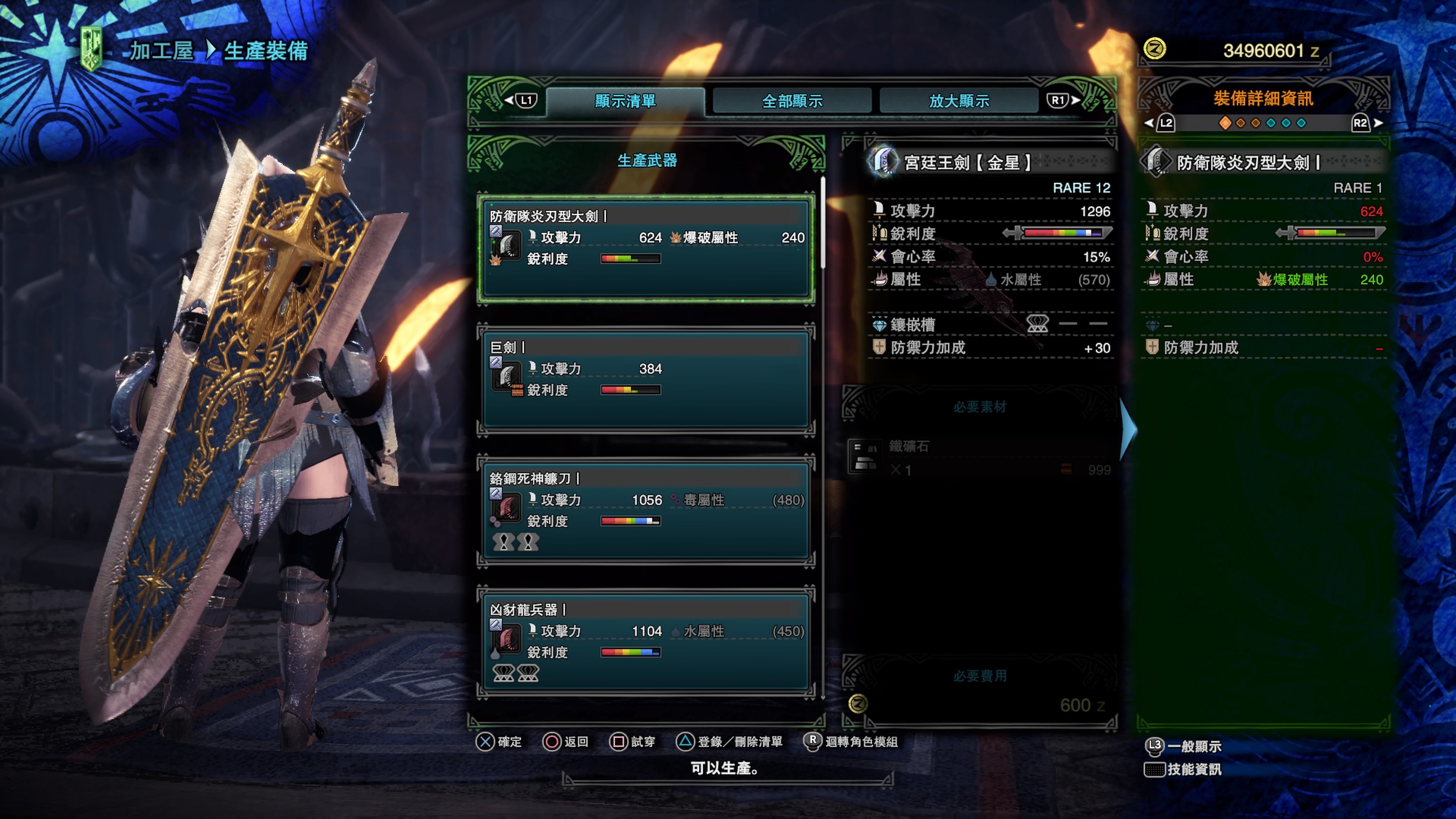This screenshot has height=819, width=1456.
Task: Switch to the 顯示清單 tab
Action: (625, 101)
